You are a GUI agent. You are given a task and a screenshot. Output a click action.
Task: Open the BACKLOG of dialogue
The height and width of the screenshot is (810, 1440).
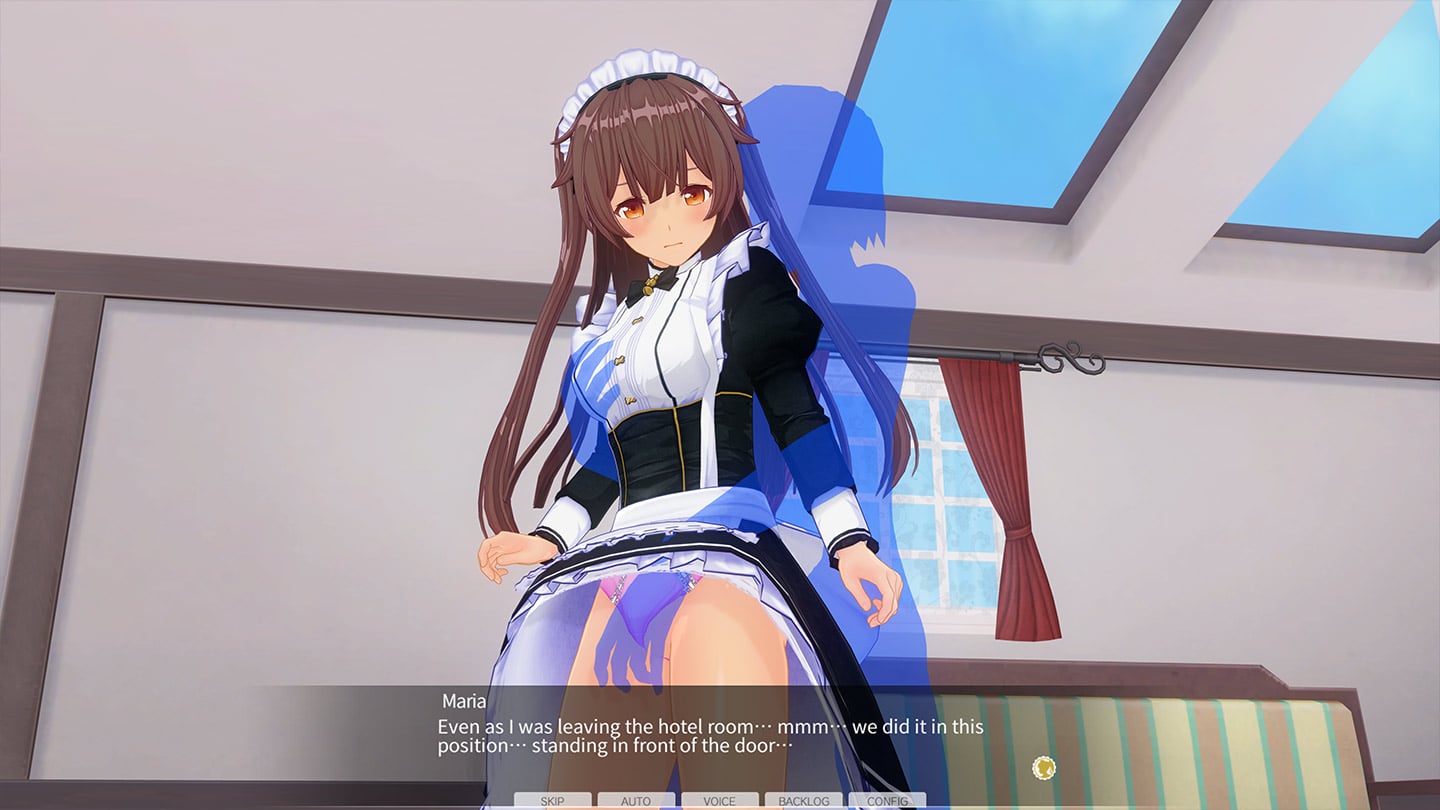coord(803,801)
